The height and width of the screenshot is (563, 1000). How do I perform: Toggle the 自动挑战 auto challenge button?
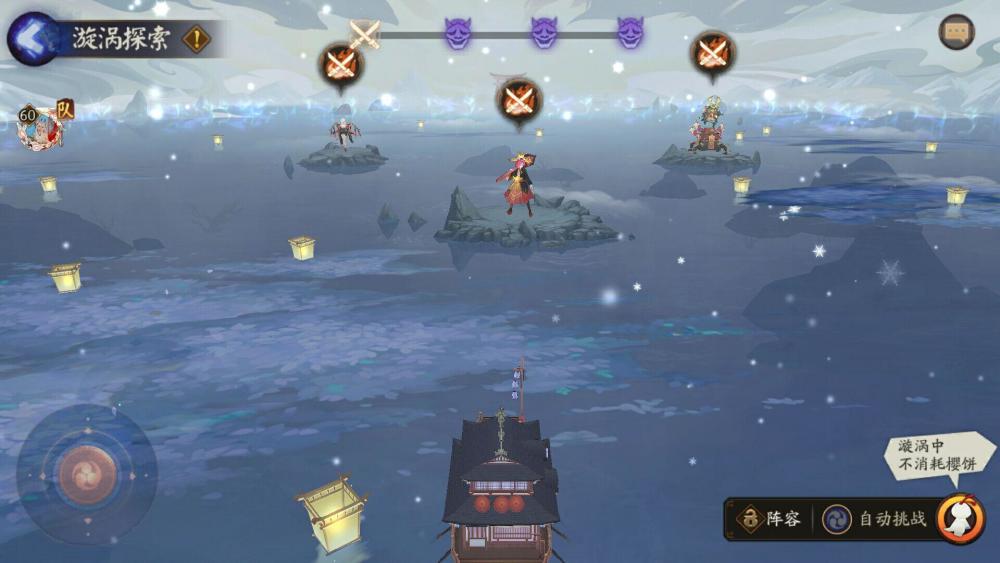click(x=876, y=519)
